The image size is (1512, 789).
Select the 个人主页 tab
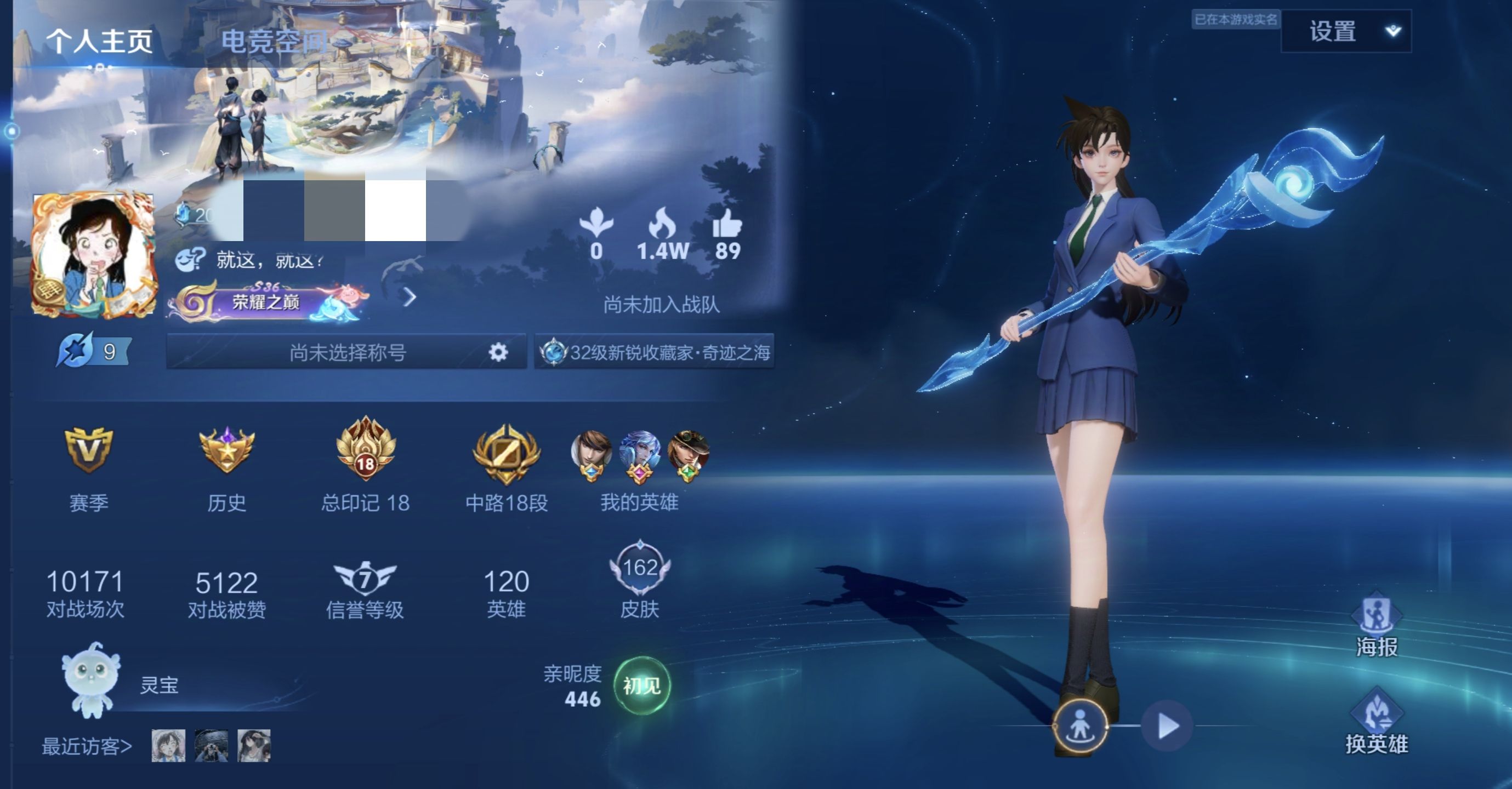point(100,41)
